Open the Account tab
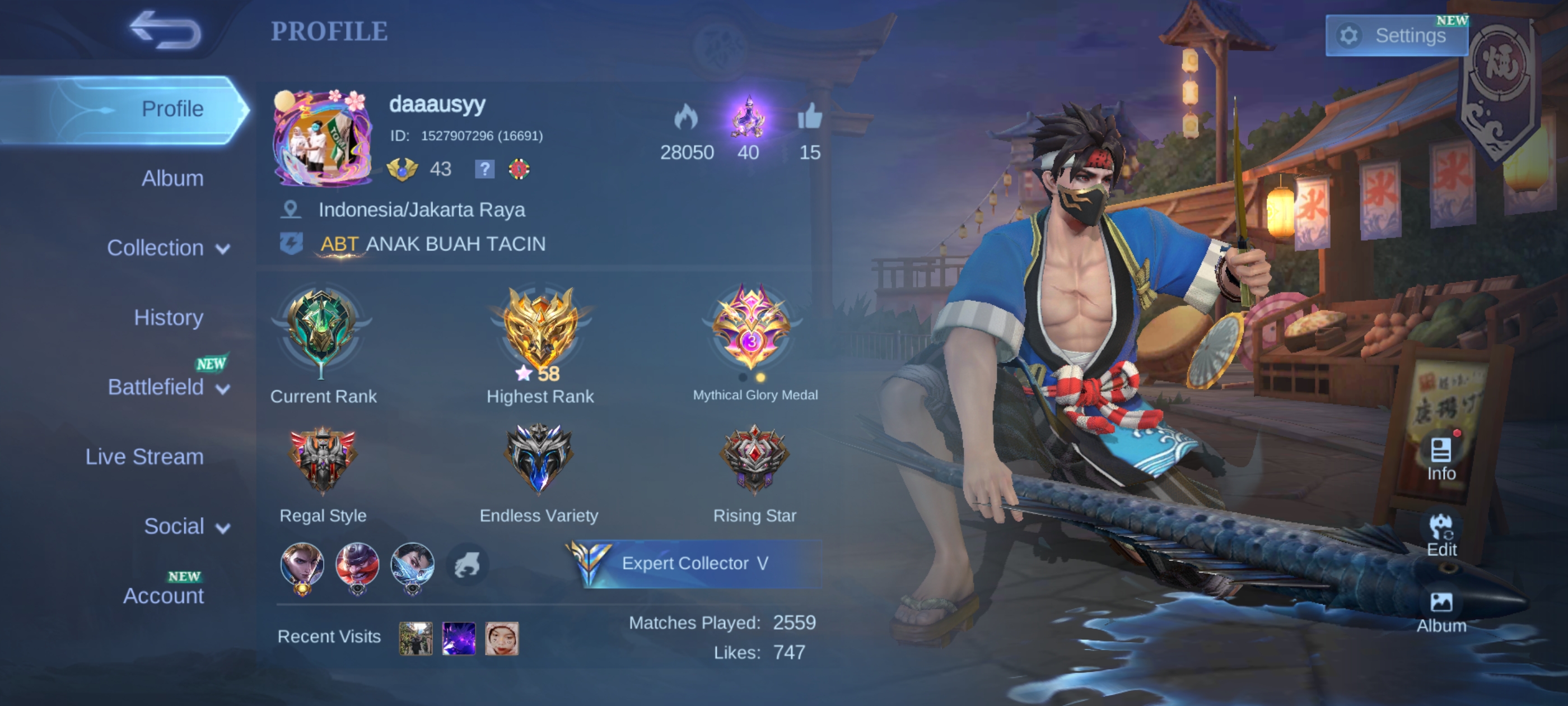 tap(163, 596)
